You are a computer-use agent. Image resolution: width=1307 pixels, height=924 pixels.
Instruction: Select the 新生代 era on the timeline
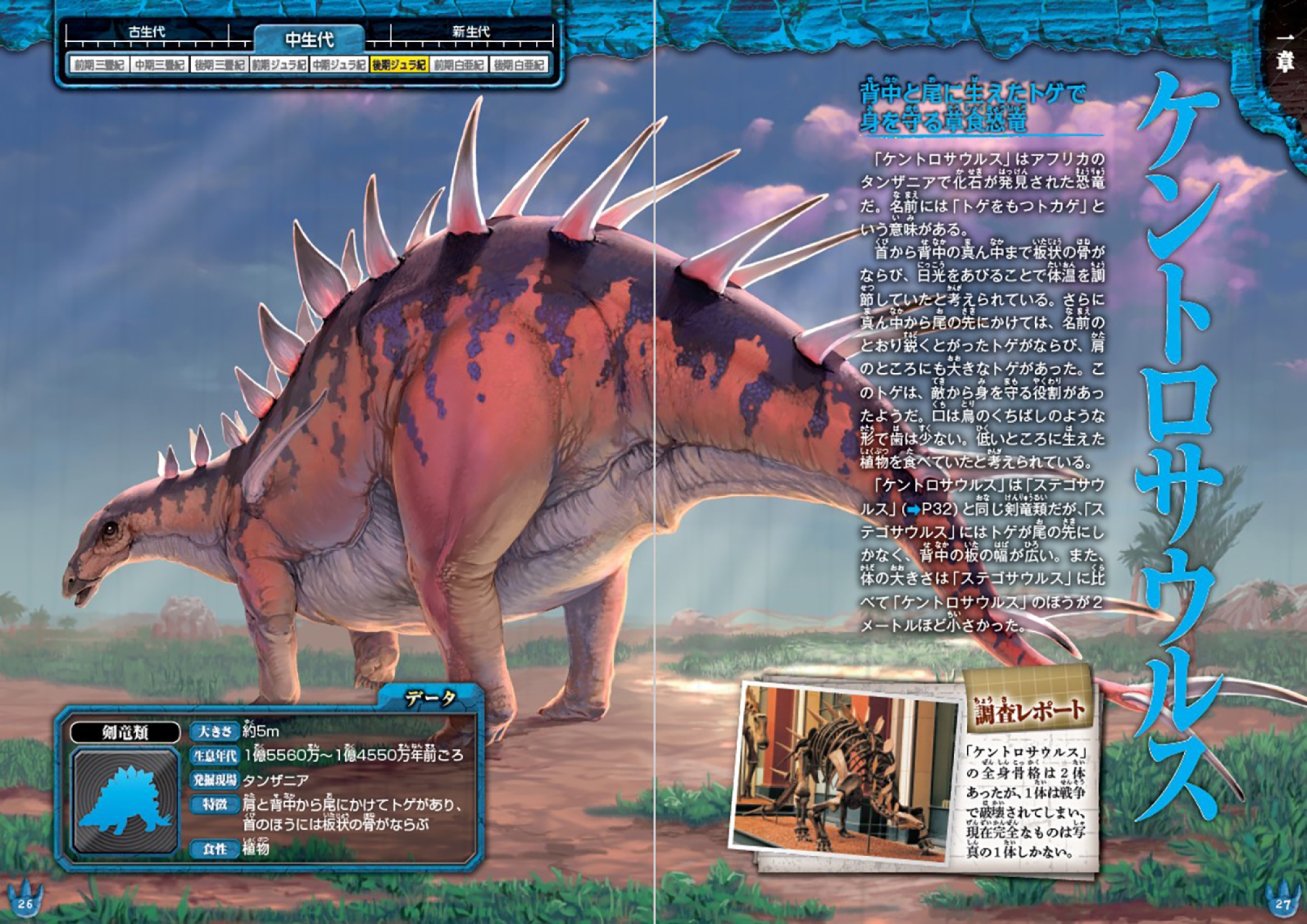coord(471,32)
